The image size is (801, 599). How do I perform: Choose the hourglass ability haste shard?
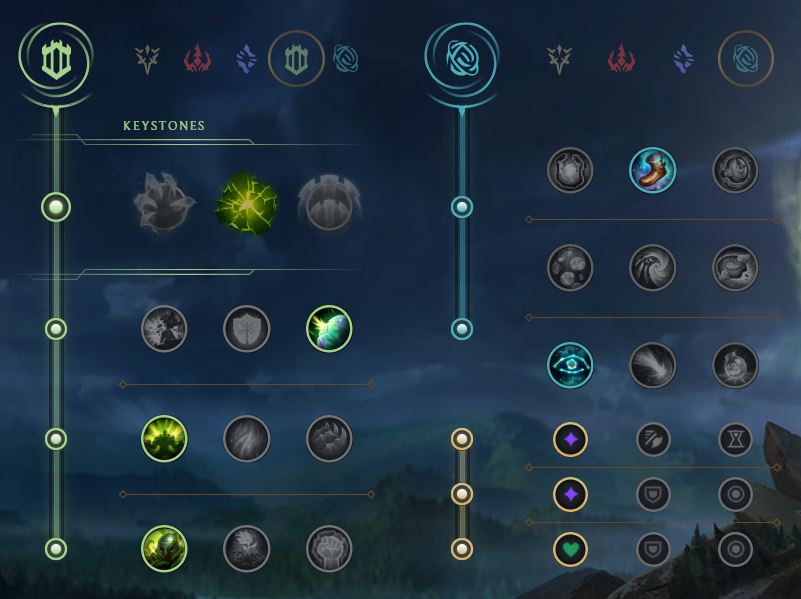click(x=735, y=439)
